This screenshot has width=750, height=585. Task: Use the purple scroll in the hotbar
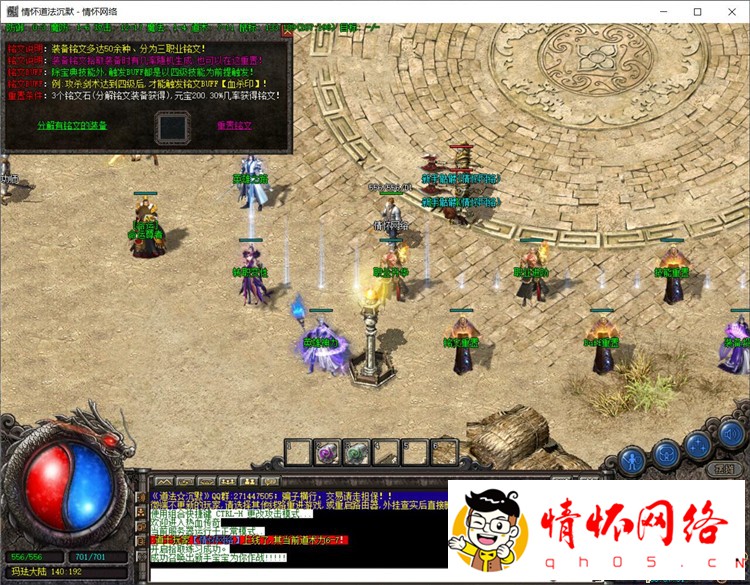327,453
